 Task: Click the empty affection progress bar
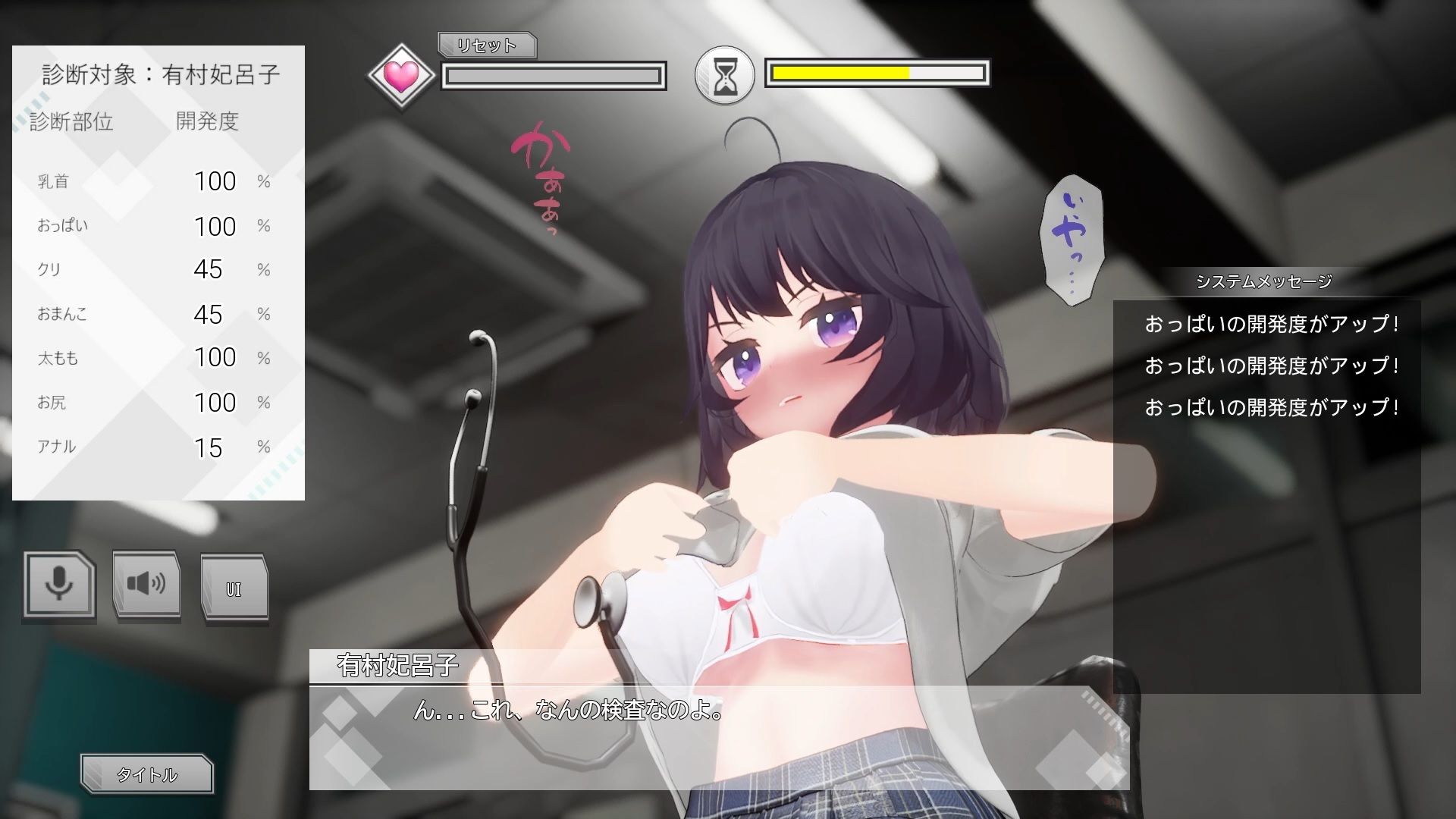554,75
